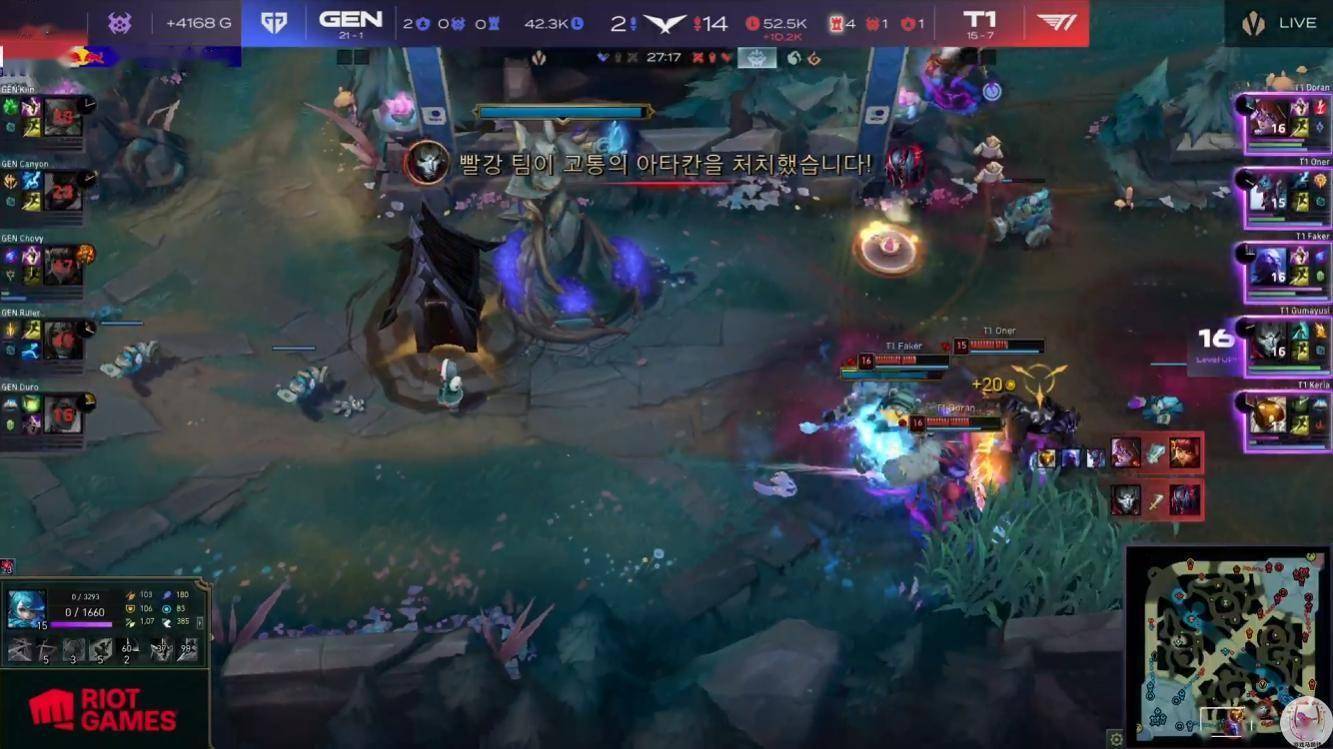This screenshot has width=1333, height=749.
Task: Select T1 Oner's champion portrait
Action: [1269, 198]
